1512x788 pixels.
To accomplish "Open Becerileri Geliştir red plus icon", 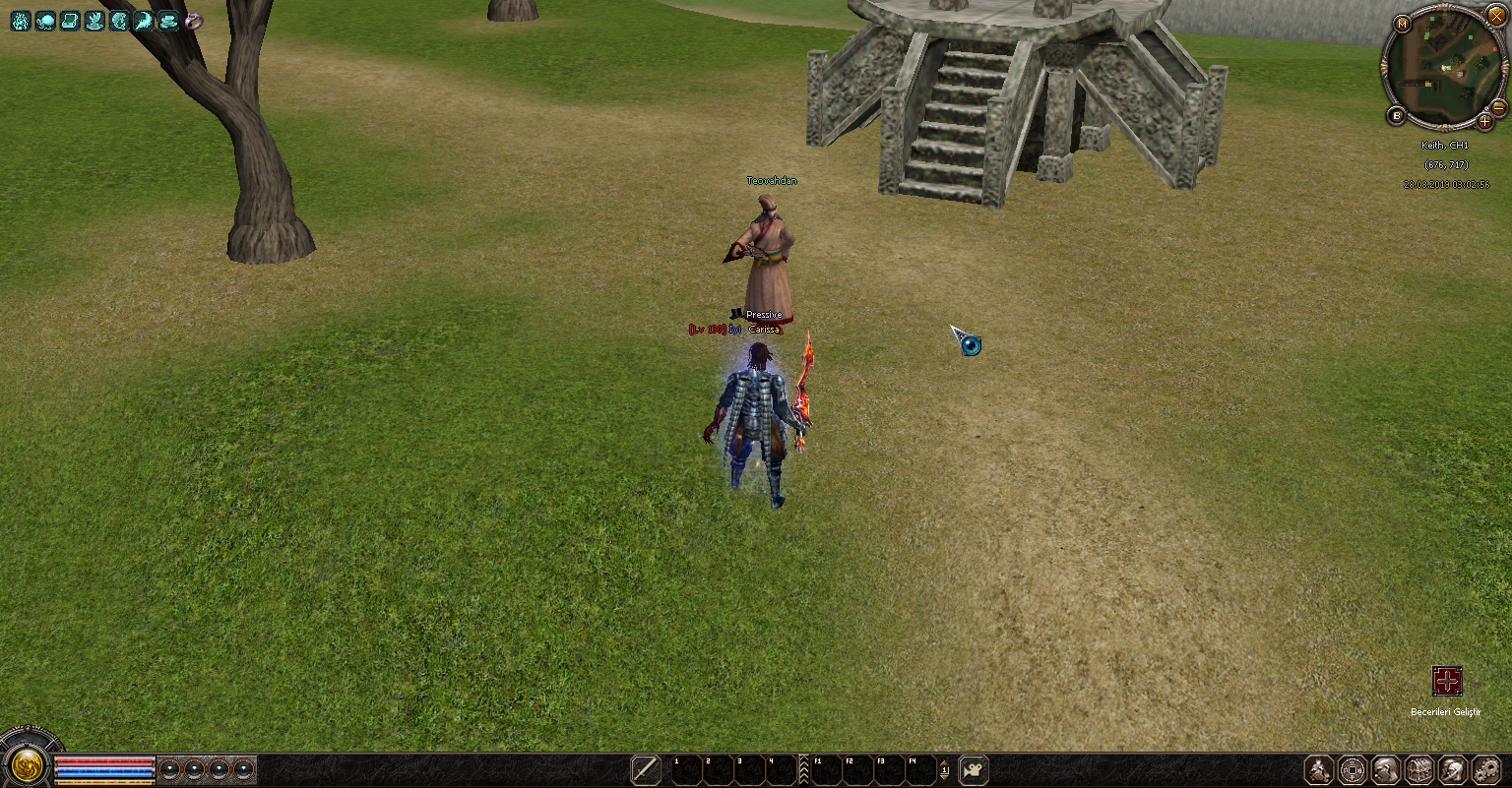I will click(x=1446, y=681).
